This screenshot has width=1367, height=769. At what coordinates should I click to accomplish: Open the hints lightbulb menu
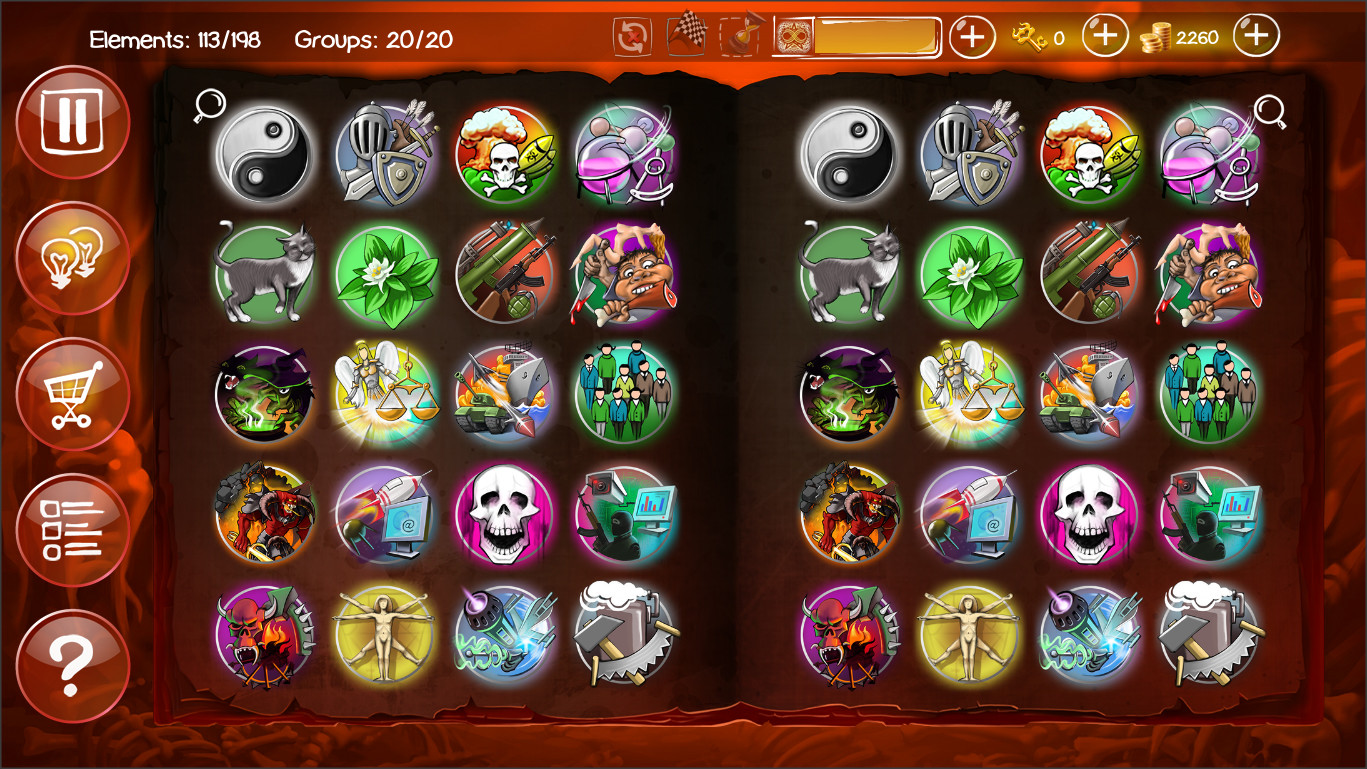(x=71, y=256)
